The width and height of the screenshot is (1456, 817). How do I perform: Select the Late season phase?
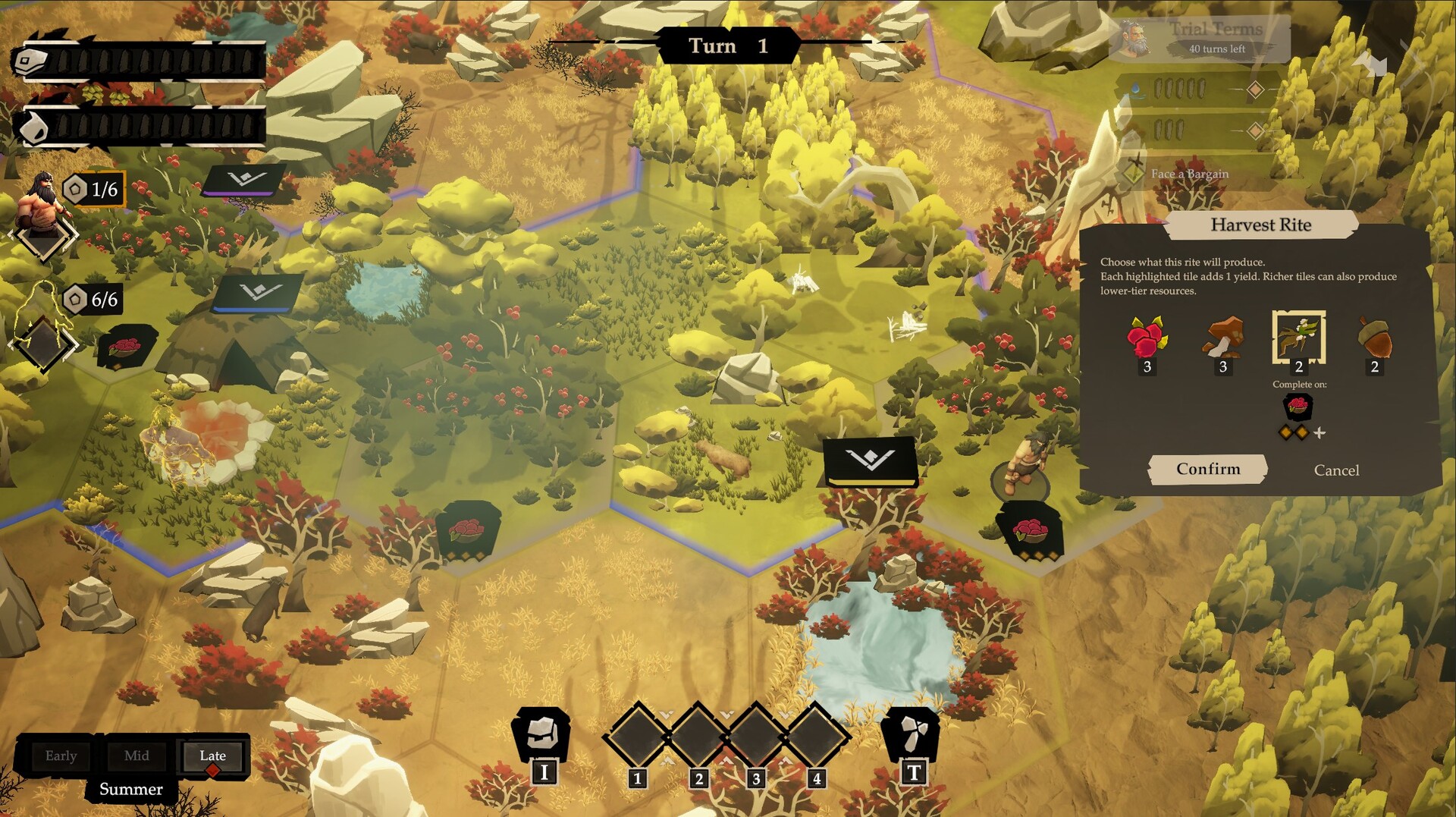pyautogui.click(x=212, y=756)
